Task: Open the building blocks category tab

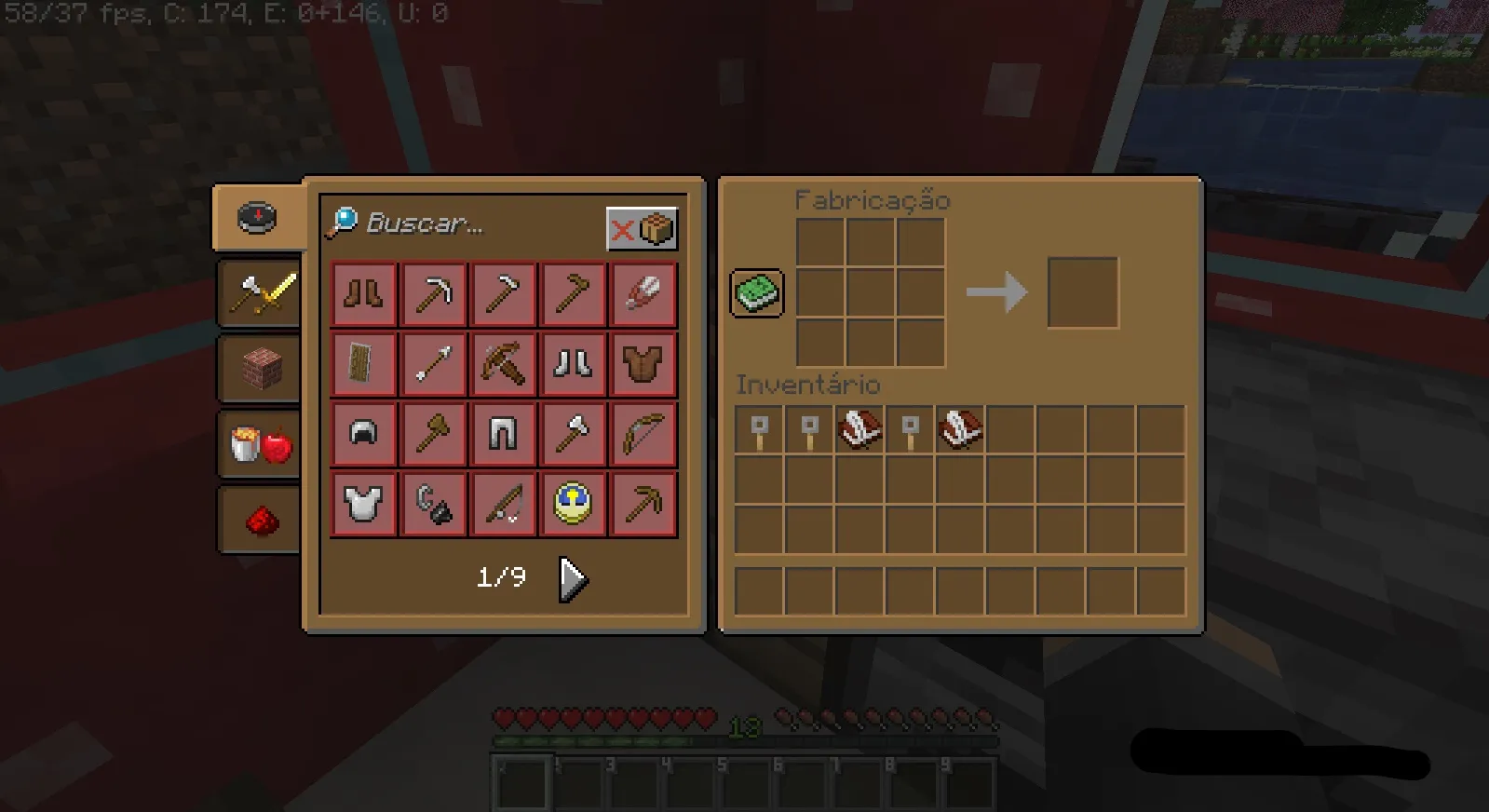Action: pos(259,367)
